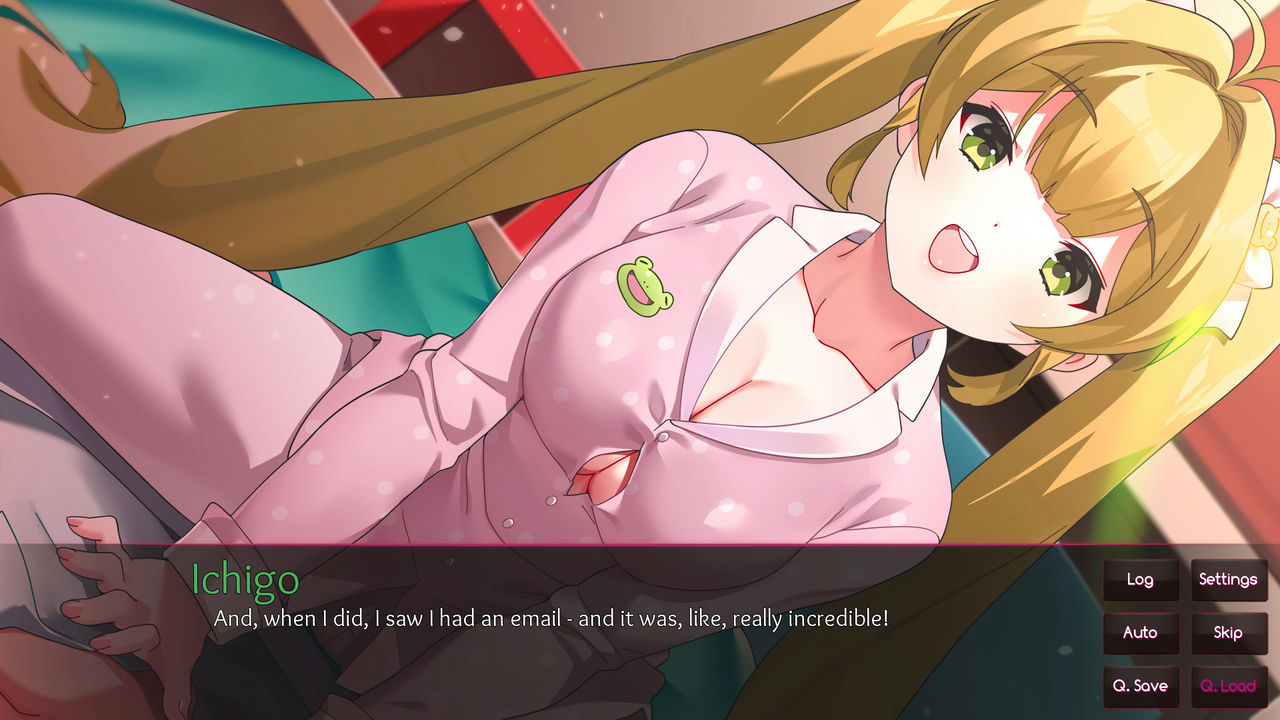Select the Skip button to fast-forward
The height and width of the screenshot is (720, 1280).
(x=1229, y=633)
